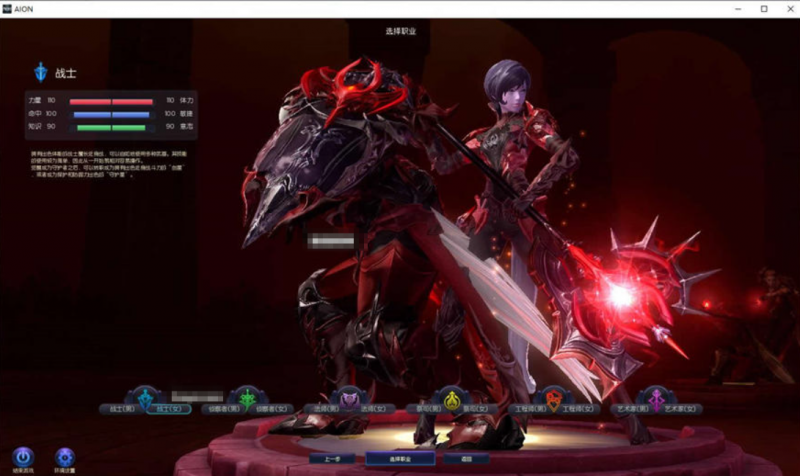800x476 pixels.
Task: Close the AION window
Action: [x=786, y=8]
